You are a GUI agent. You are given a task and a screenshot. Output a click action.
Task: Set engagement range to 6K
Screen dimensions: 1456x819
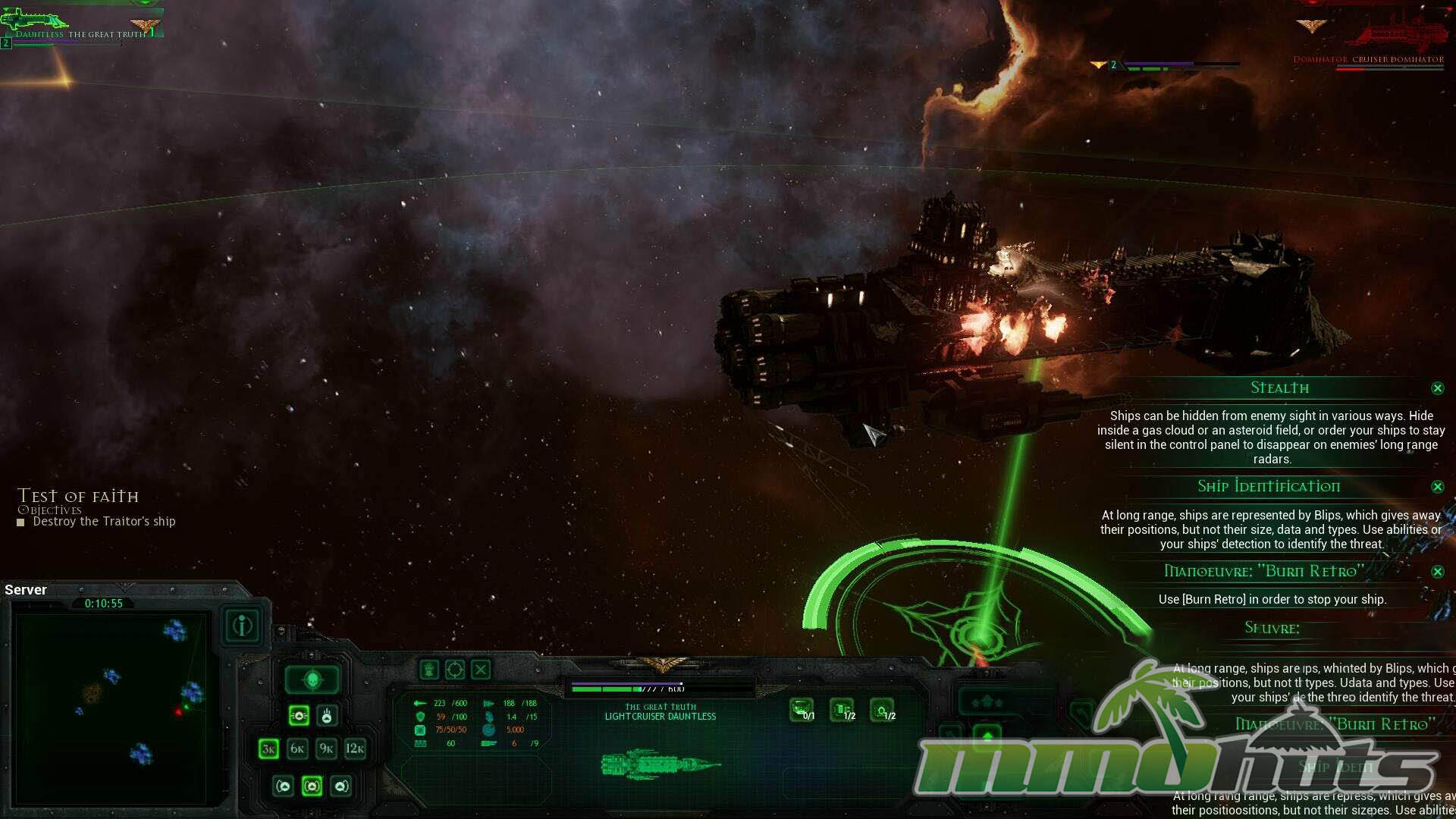point(297,749)
